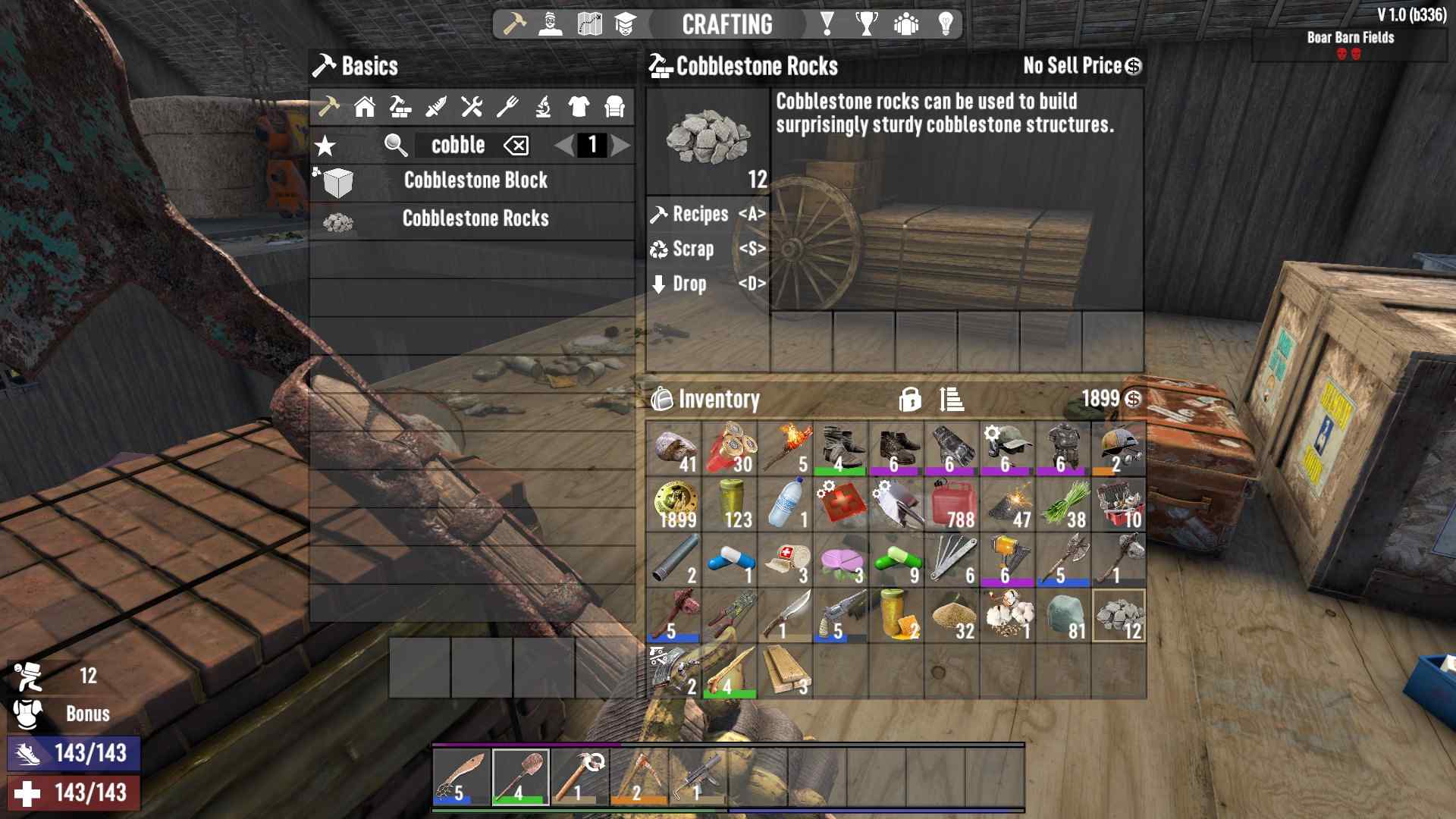Click the recipe search field
The height and width of the screenshot is (819, 1456).
tap(457, 146)
